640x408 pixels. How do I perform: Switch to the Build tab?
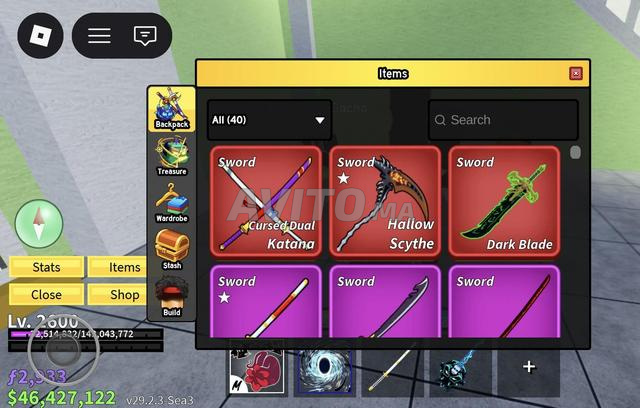[171, 297]
